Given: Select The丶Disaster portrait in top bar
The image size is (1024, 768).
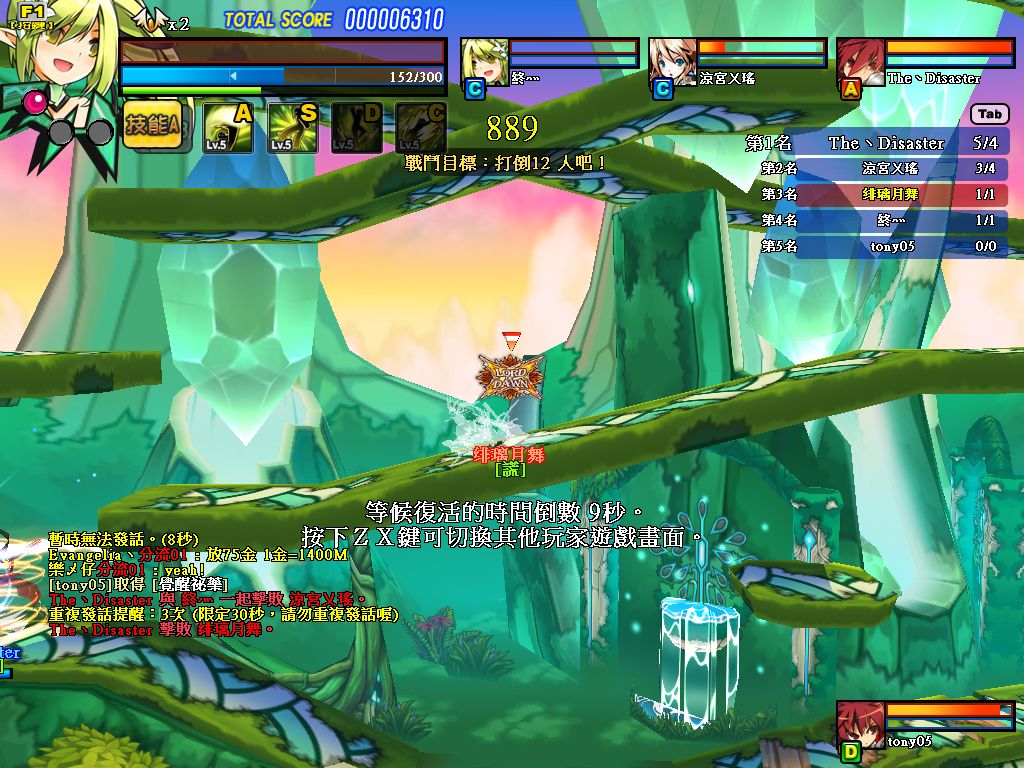Looking at the screenshot, I should (x=860, y=62).
